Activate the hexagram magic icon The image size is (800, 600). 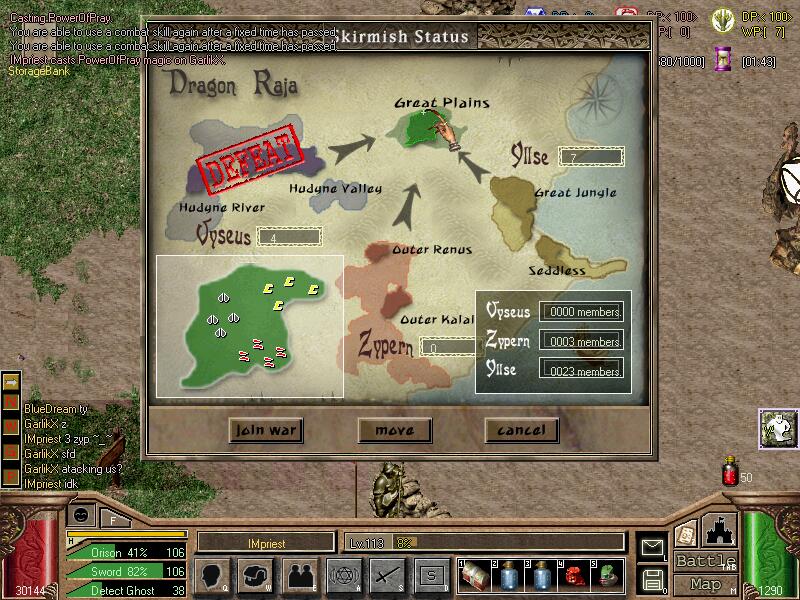click(343, 575)
